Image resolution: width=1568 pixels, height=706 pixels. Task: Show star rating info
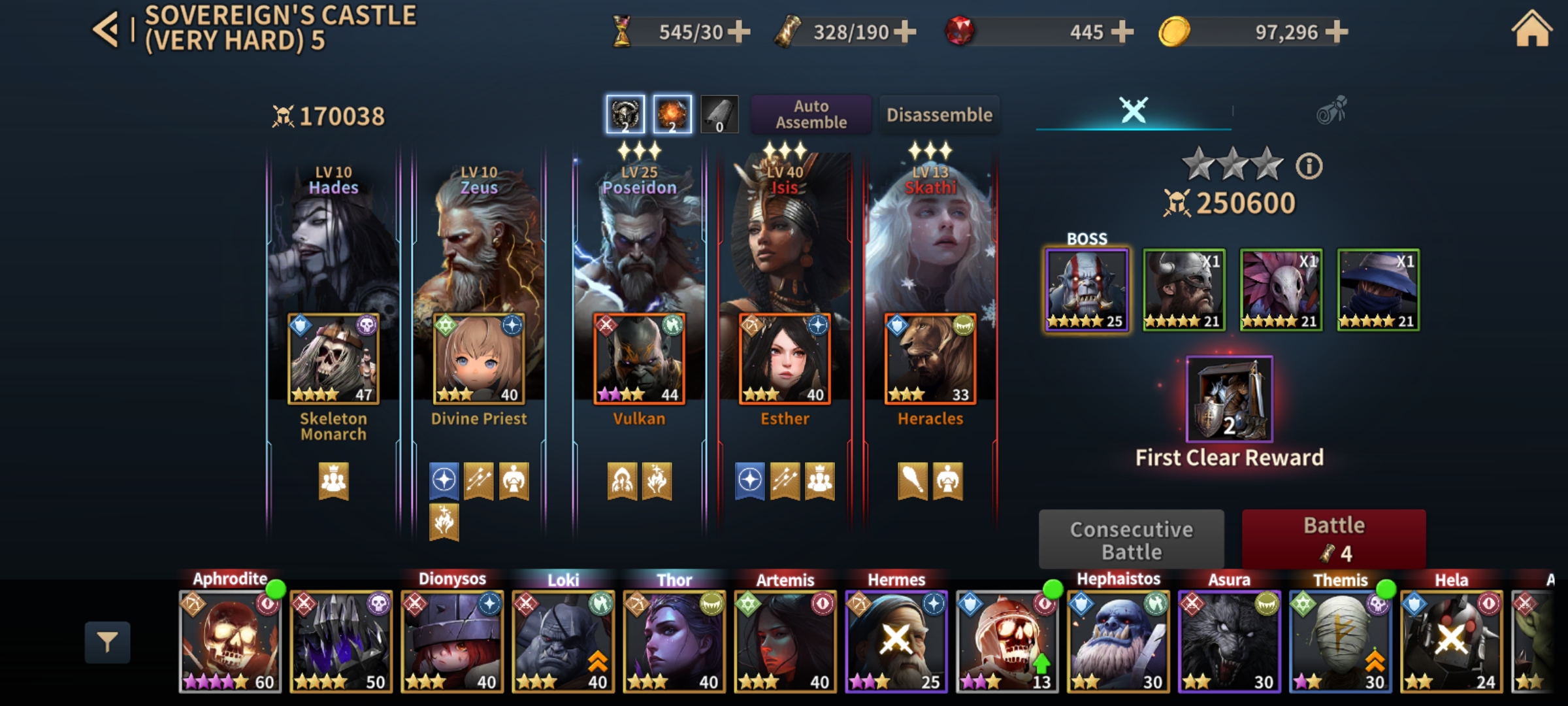pyautogui.click(x=1309, y=166)
